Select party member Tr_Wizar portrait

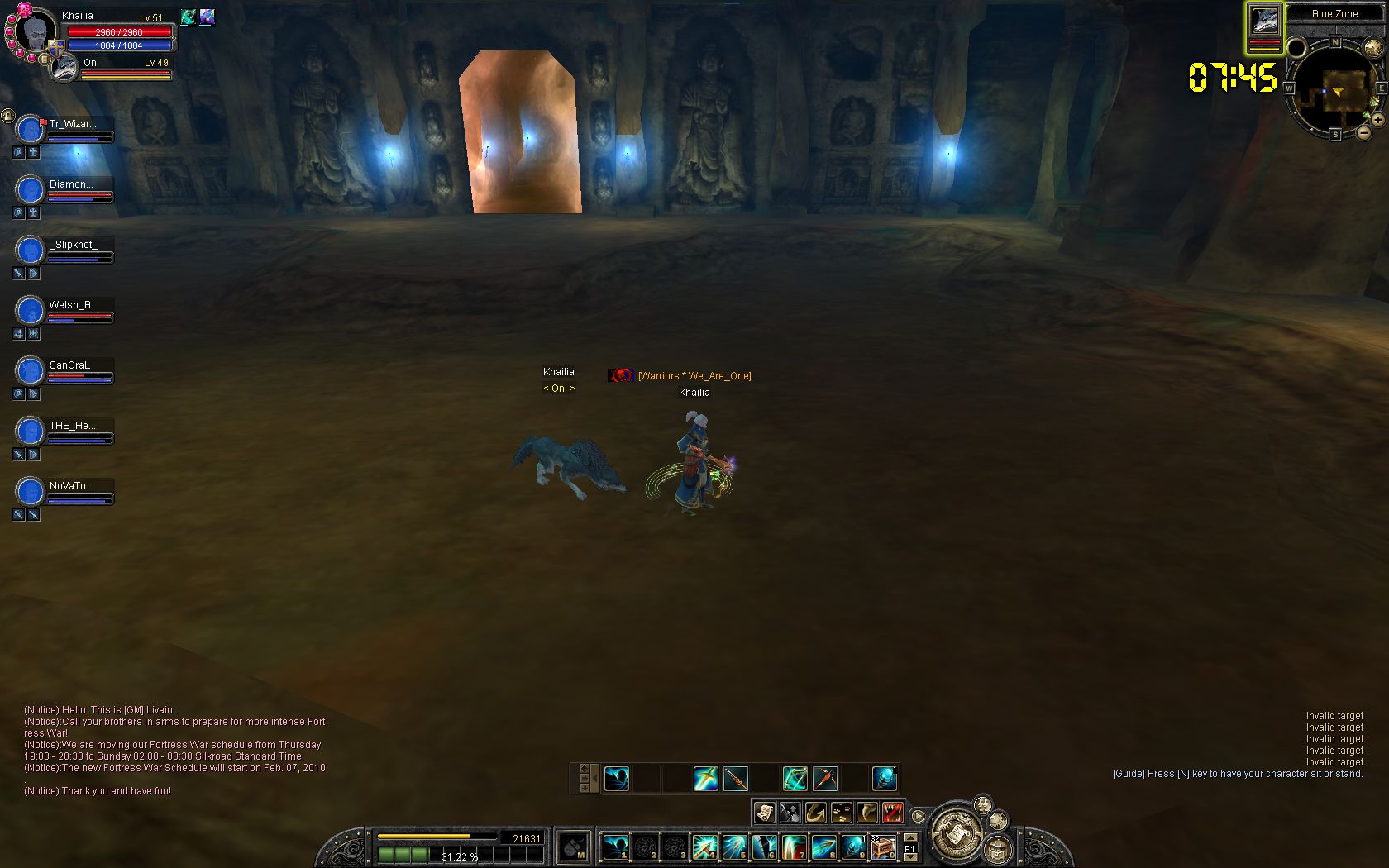(30, 130)
